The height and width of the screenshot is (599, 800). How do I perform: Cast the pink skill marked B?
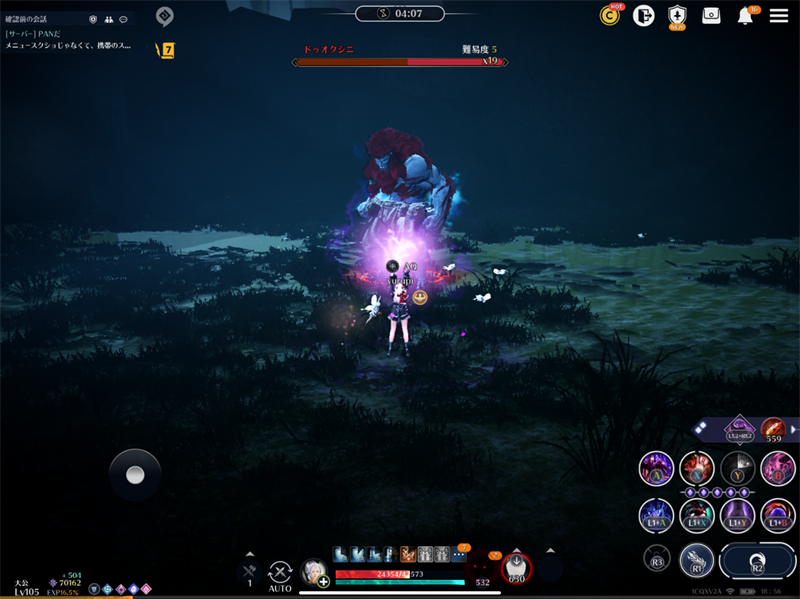pyautogui.click(x=778, y=468)
